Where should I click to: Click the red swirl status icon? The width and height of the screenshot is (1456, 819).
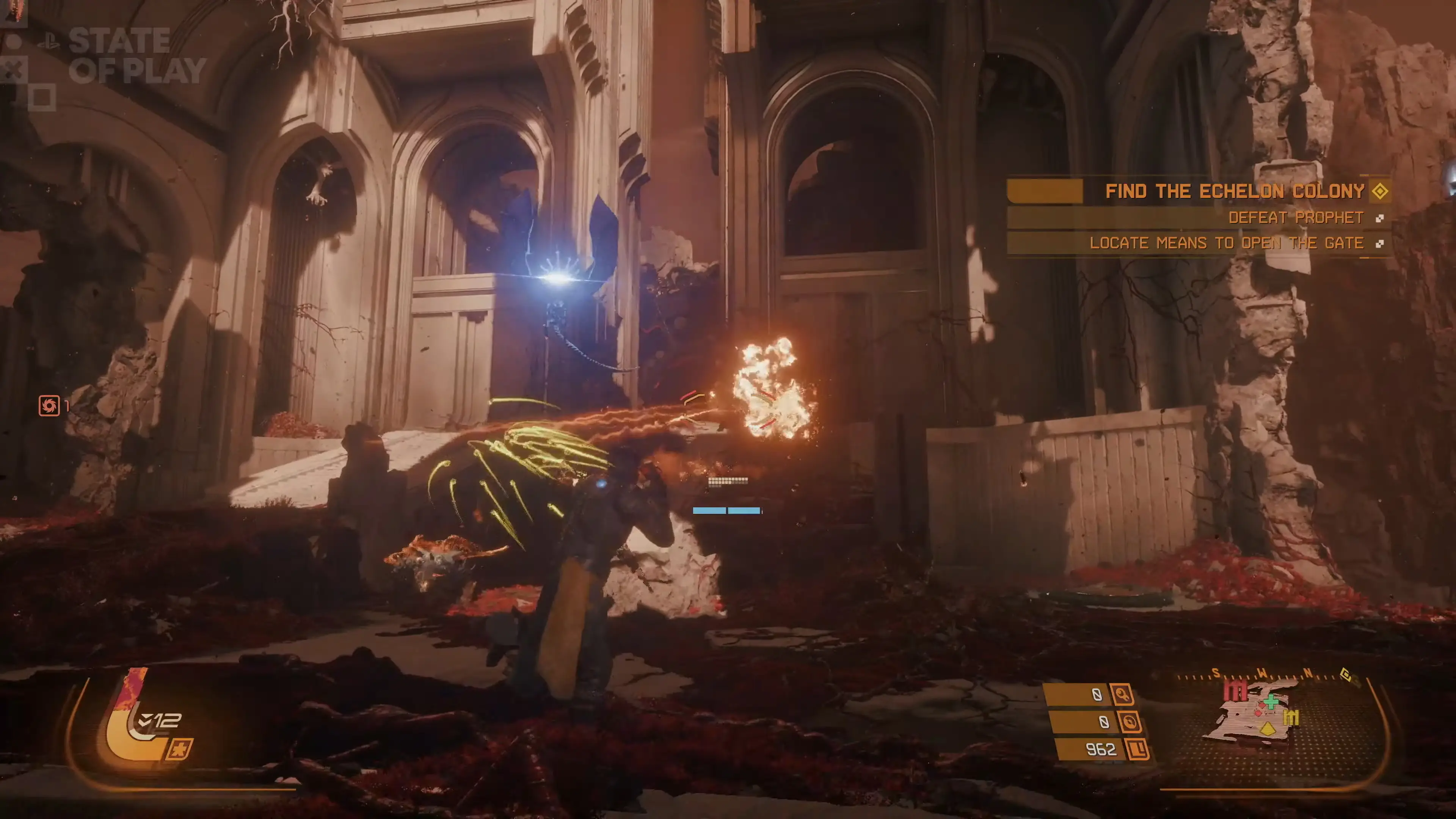49,405
